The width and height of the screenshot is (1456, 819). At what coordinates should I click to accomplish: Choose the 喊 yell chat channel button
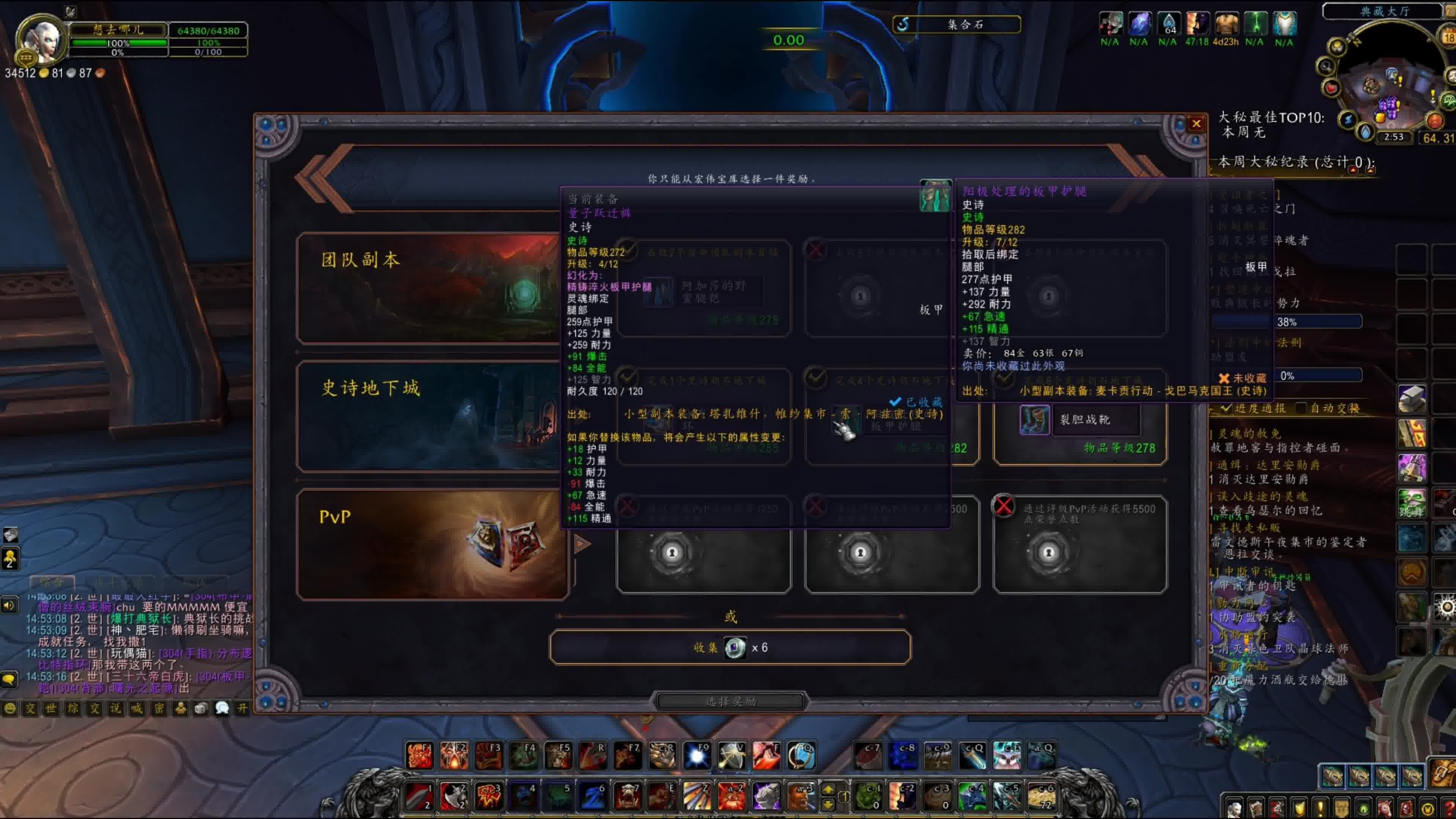pyautogui.click(x=137, y=709)
